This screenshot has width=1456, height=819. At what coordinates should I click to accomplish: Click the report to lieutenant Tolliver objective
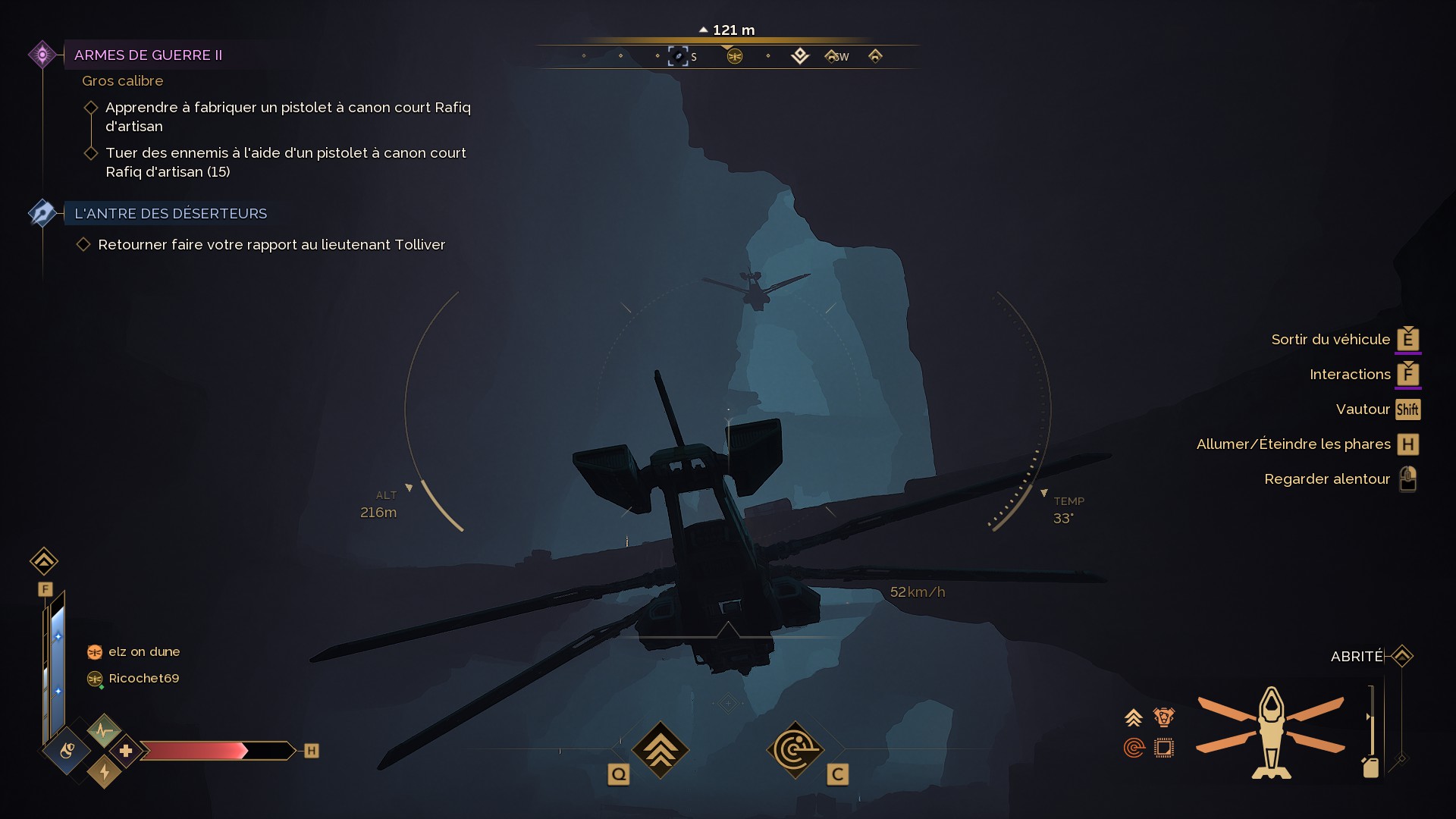point(271,245)
